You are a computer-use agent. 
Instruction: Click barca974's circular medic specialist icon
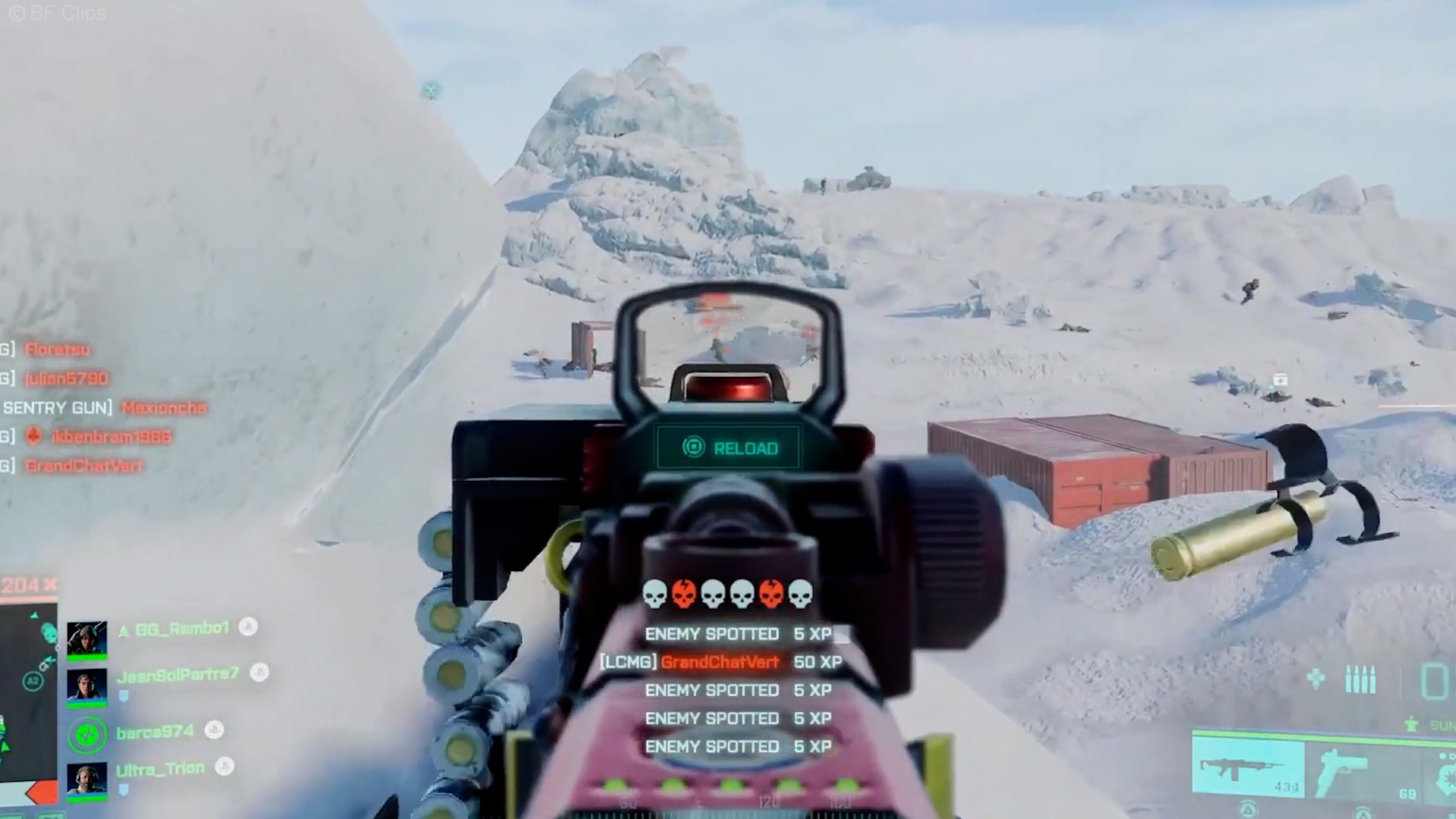point(87,734)
